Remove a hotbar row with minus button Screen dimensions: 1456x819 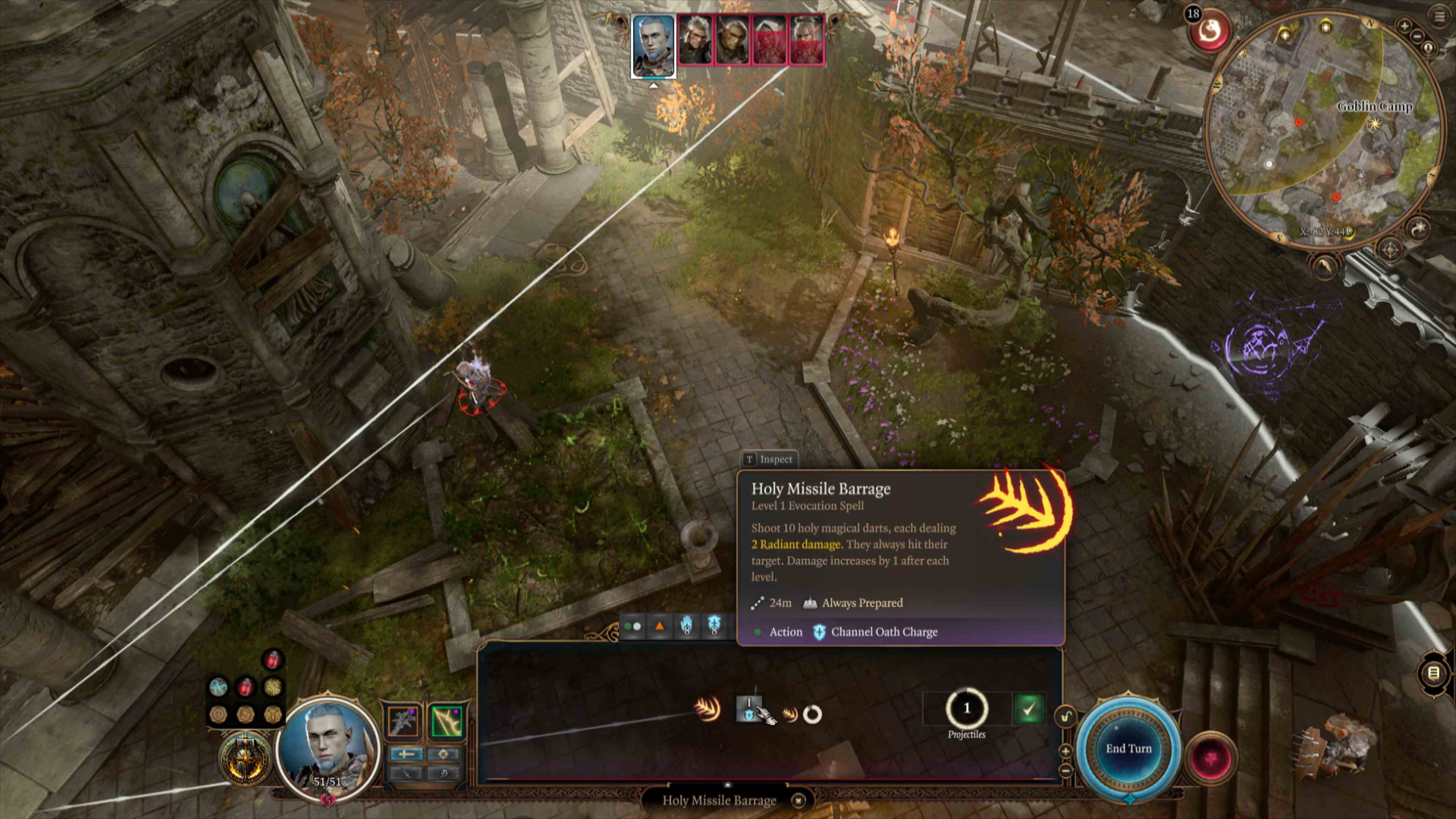pos(1065,770)
